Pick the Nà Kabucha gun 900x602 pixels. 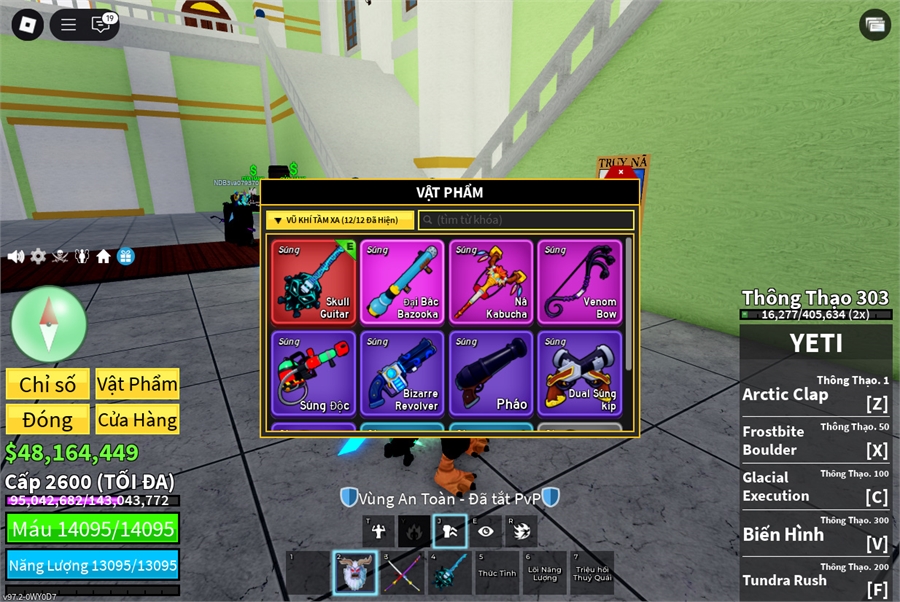pyautogui.click(x=491, y=282)
